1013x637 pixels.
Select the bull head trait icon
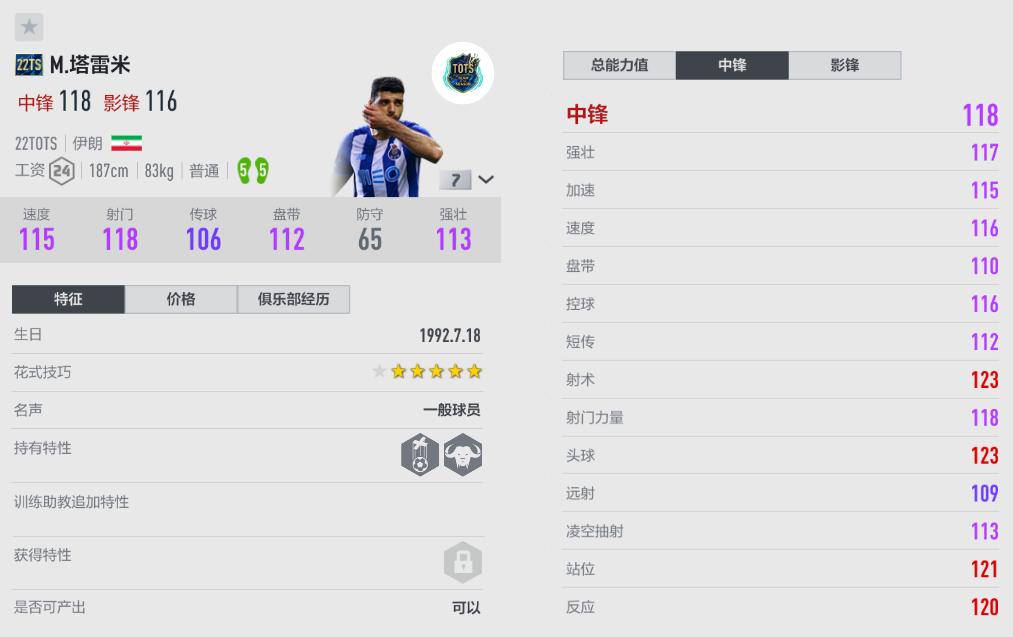click(463, 455)
